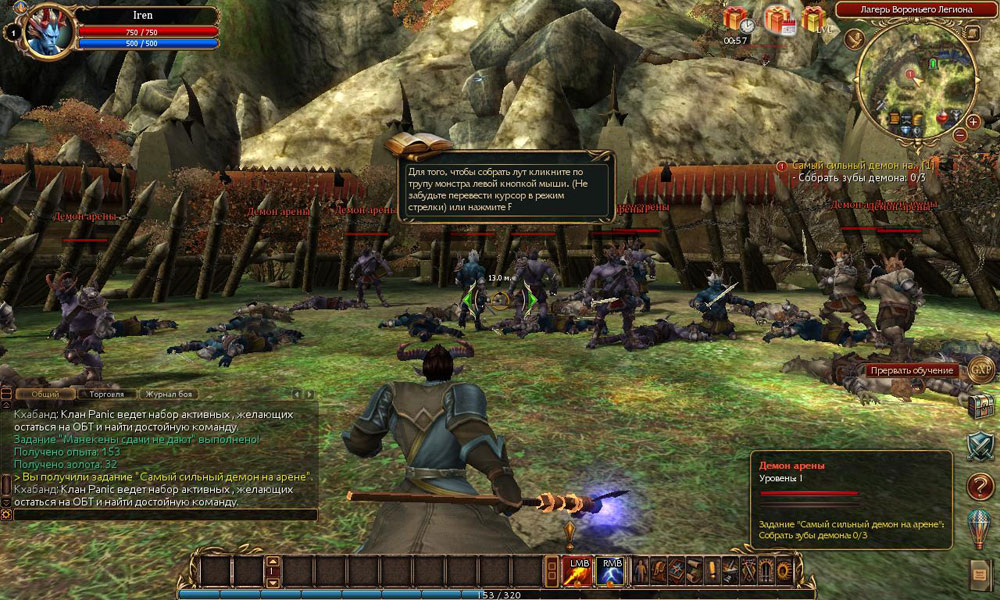Open chat settings gear icon

6,514
